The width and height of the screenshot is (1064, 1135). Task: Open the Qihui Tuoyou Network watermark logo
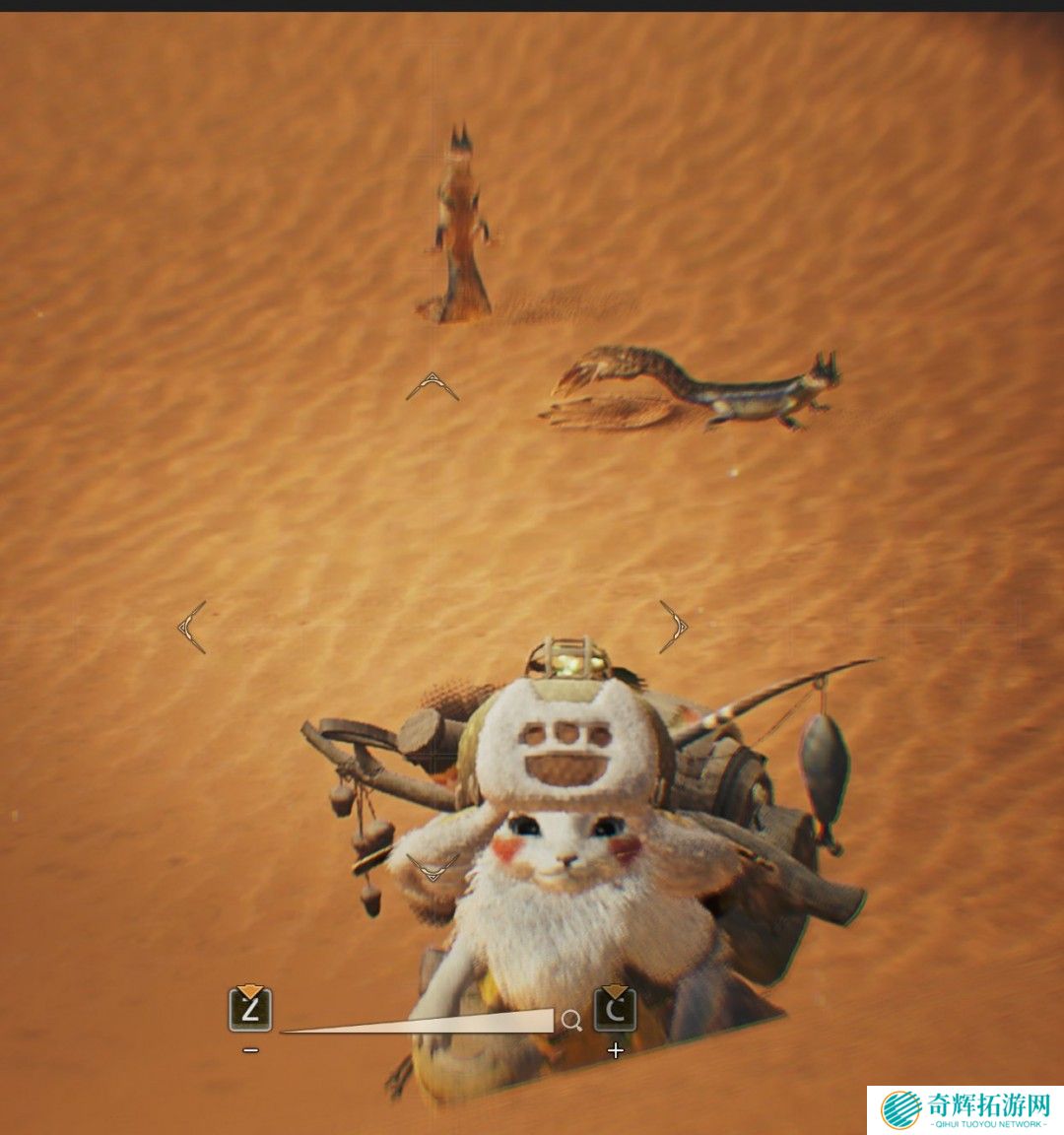point(965,1110)
